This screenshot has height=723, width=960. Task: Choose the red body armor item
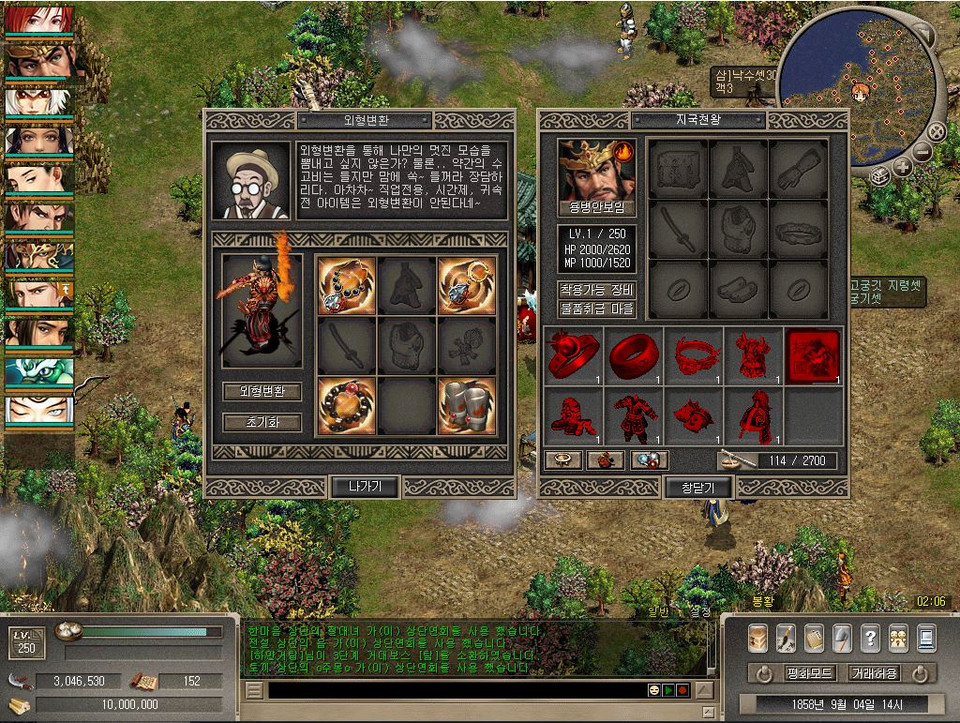pos(633,415)
